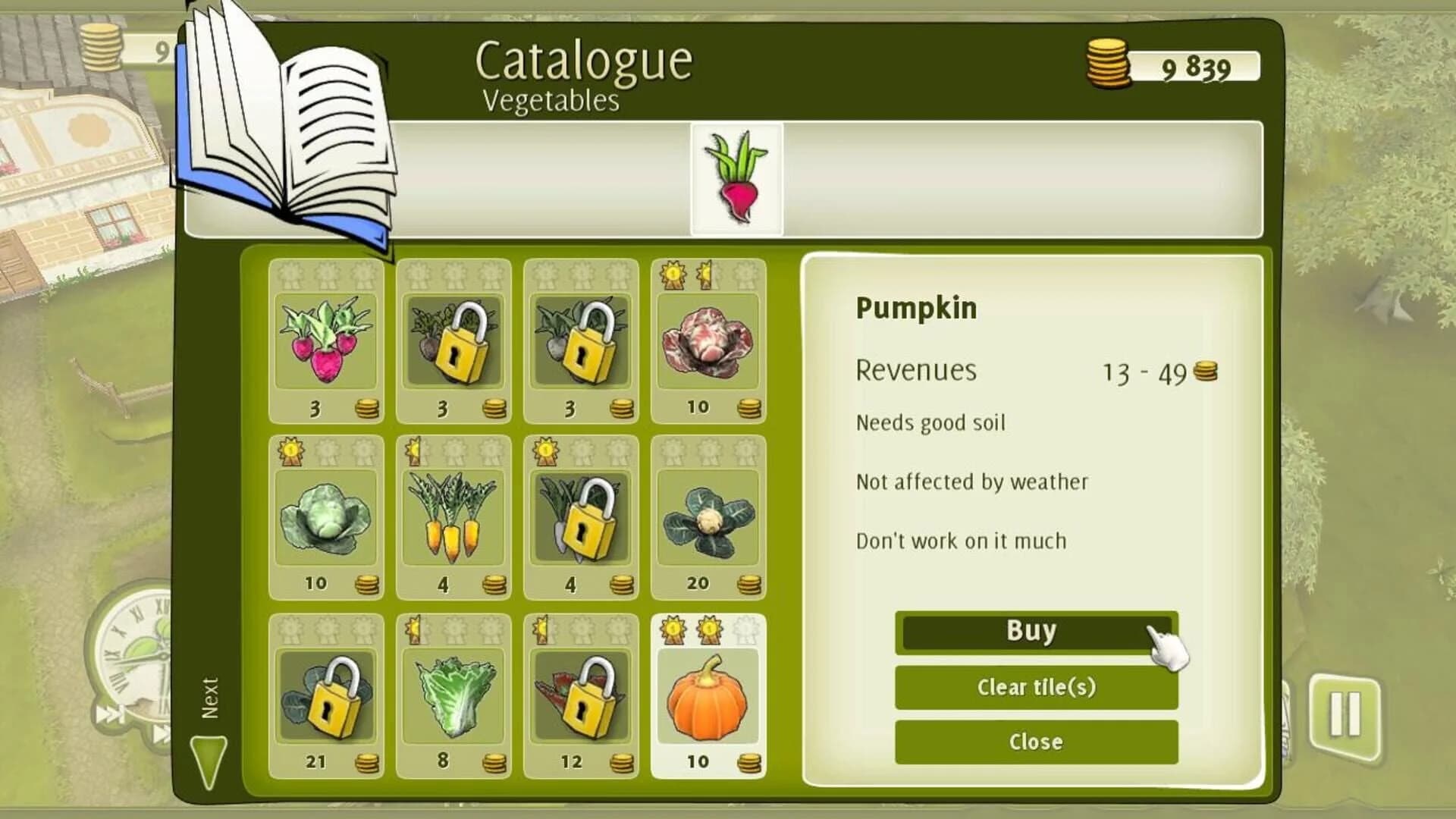
Task: Select the pumpkin crop tile
Action: [x=709, y=694]
